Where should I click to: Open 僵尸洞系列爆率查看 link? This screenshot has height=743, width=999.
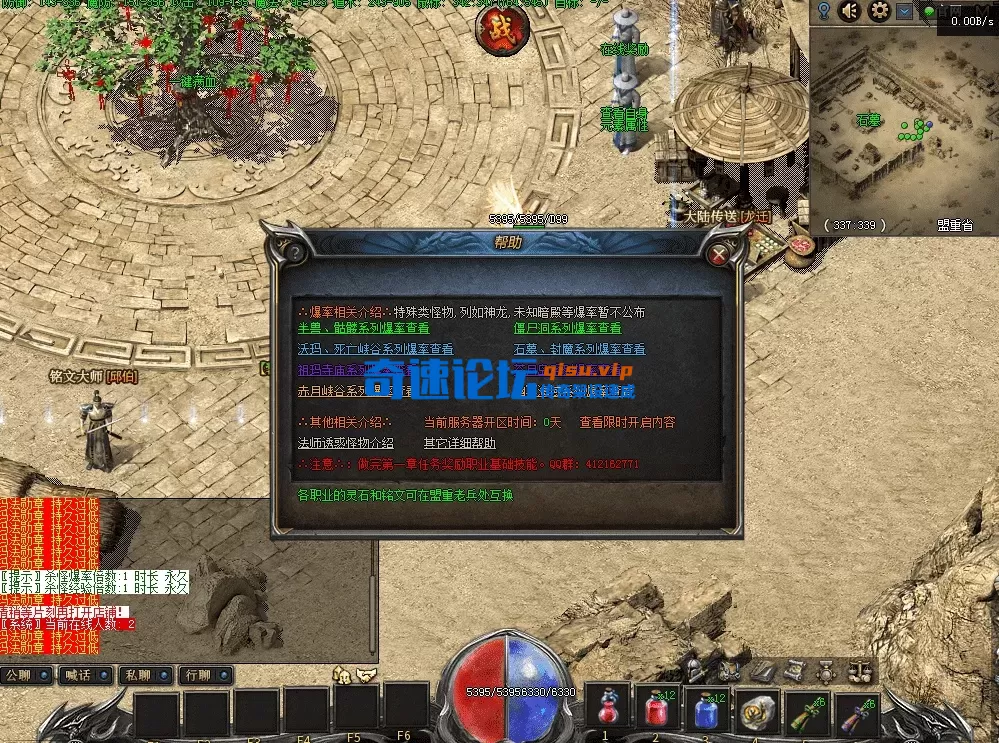tap(567, 328)
